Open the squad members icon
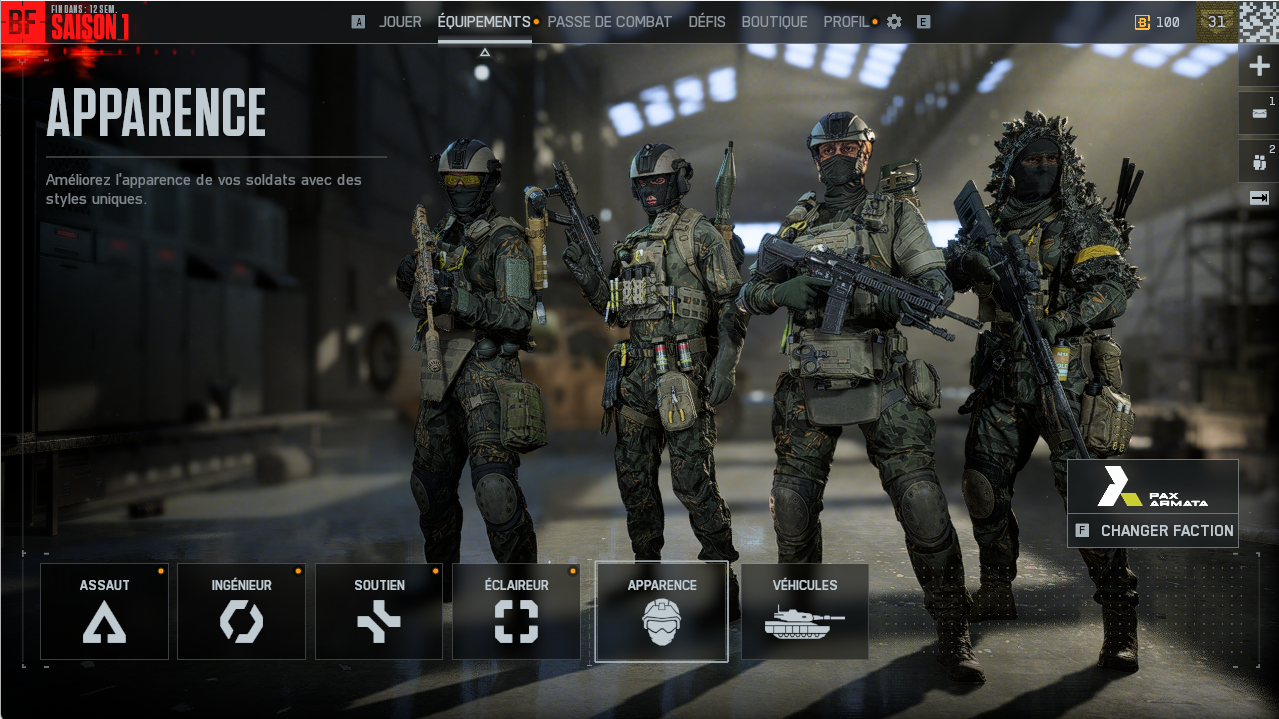Screen dimensions: 1279x719 pos(1258,160)
